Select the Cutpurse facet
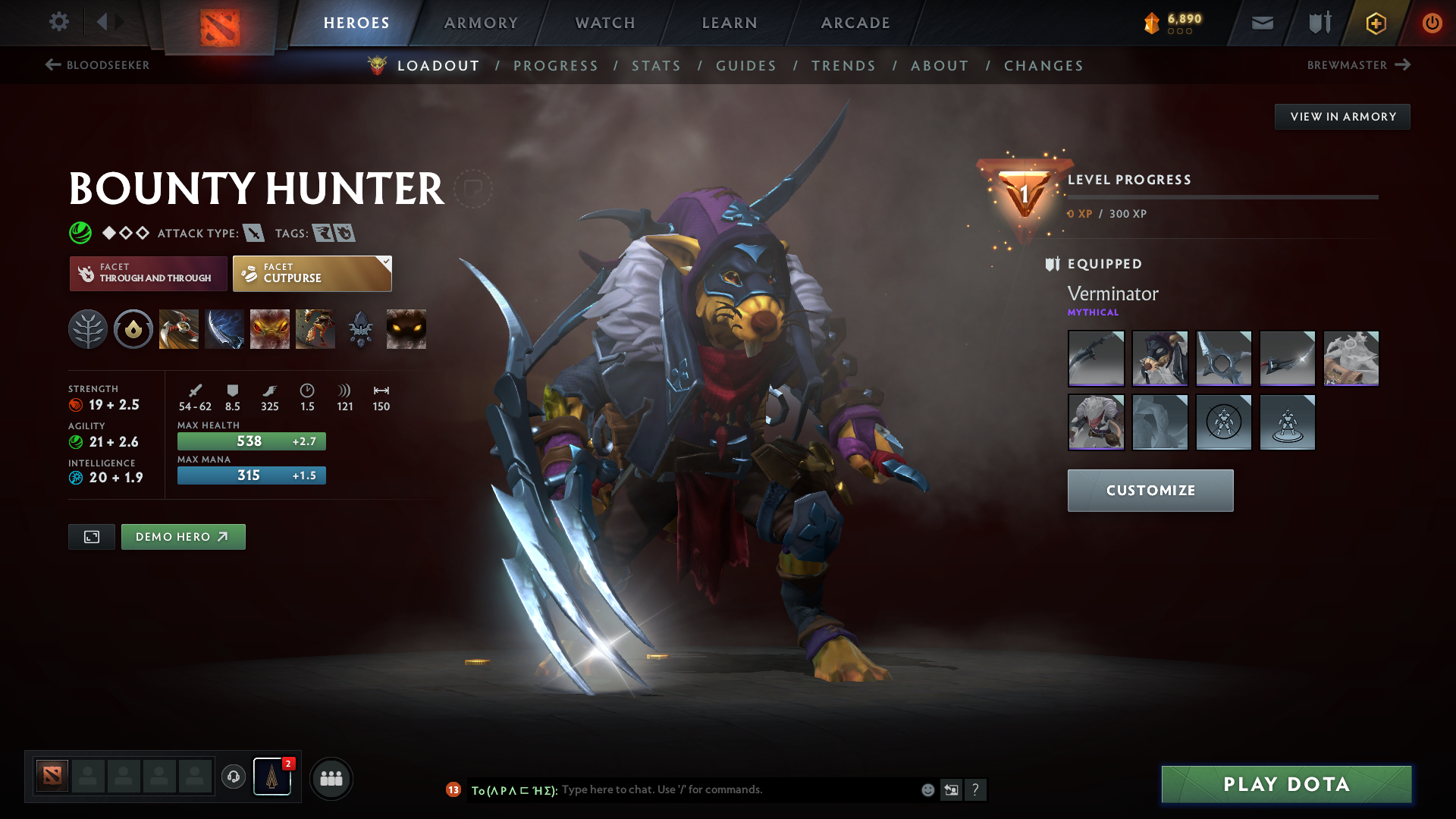The image size is (1456, 819). click(x=312, y=273)
